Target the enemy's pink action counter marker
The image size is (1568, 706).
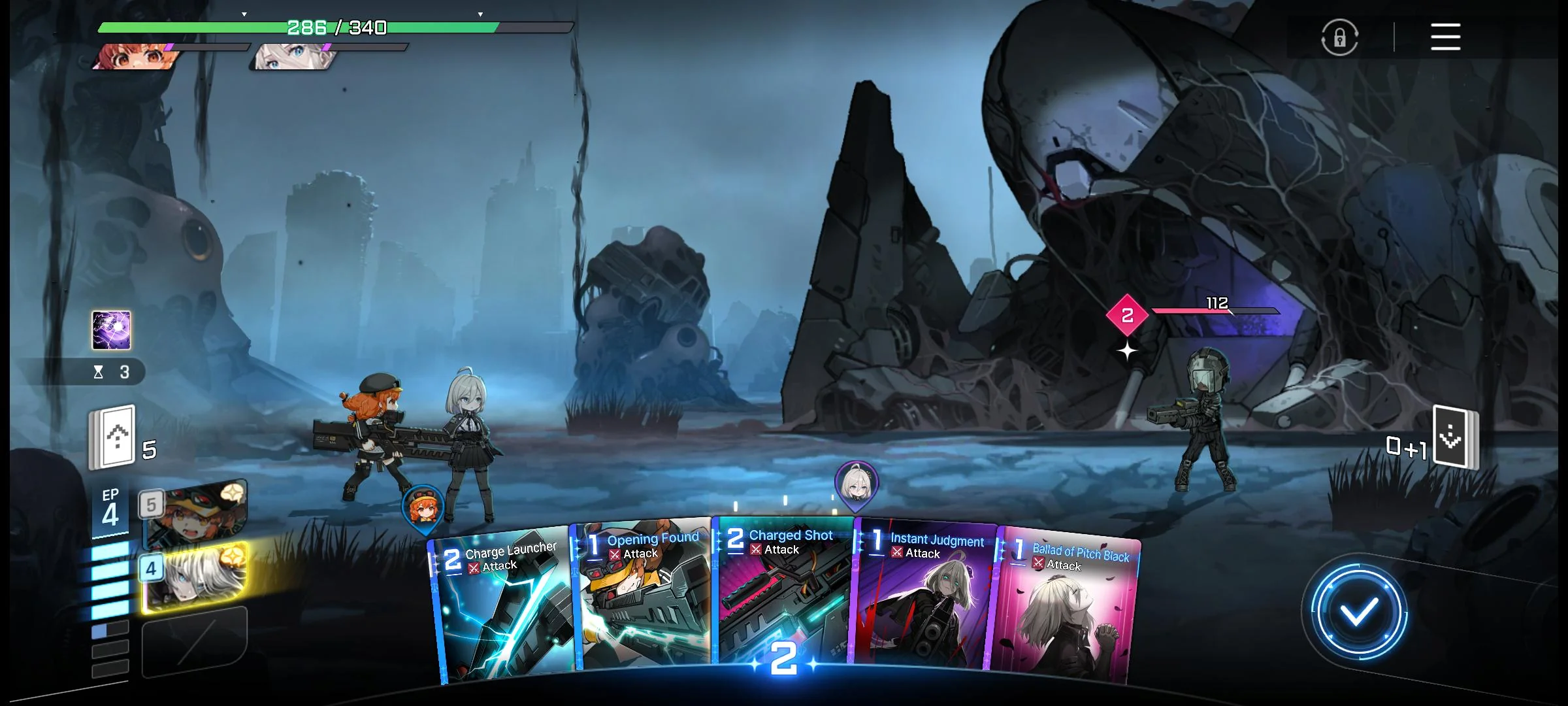[1127, 315]
